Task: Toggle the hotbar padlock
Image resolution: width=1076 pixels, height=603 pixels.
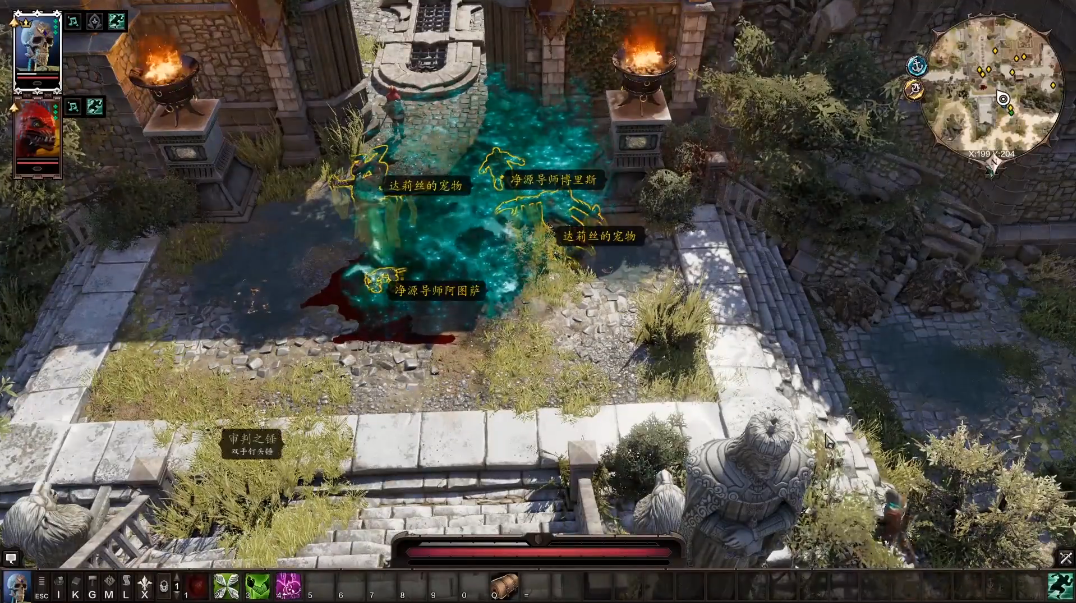Action: [x=163, y=587]
